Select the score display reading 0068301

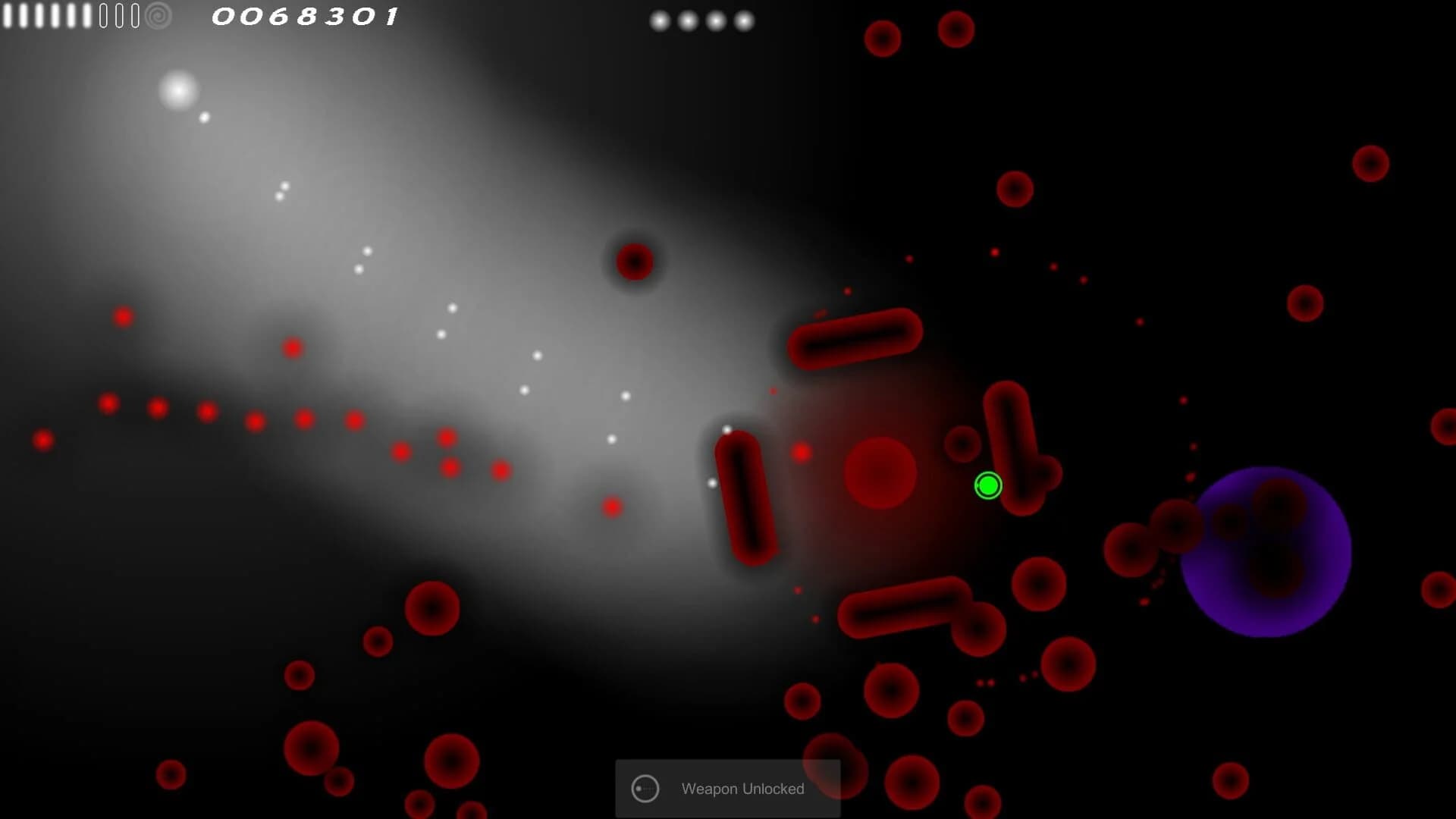(x=306, y=15)
